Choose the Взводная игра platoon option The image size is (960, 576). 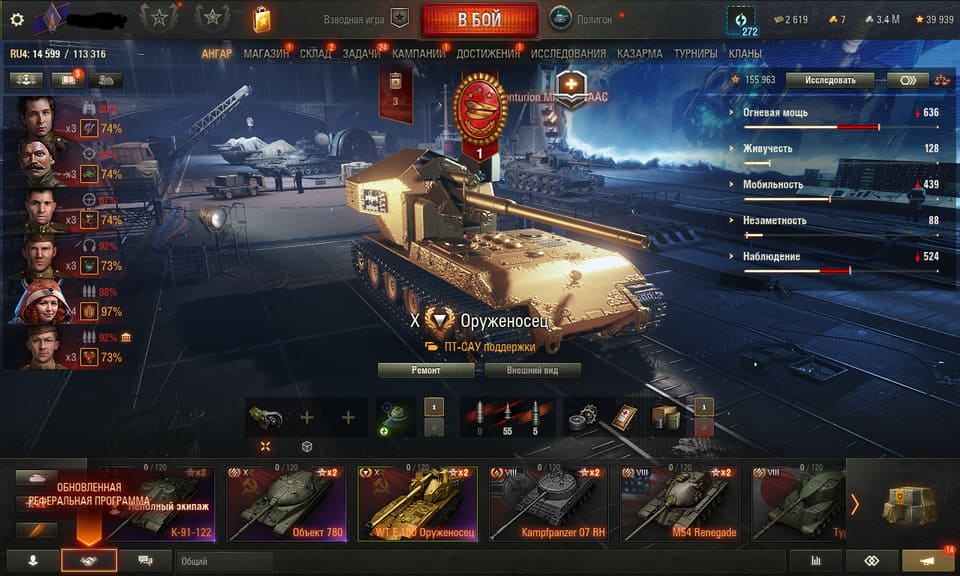[x=366, y=19]
